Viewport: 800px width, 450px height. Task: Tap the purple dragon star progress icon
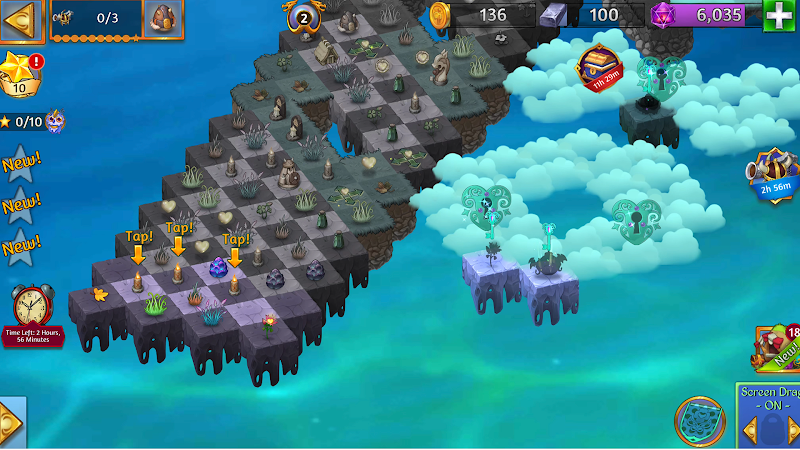point(54,121)
